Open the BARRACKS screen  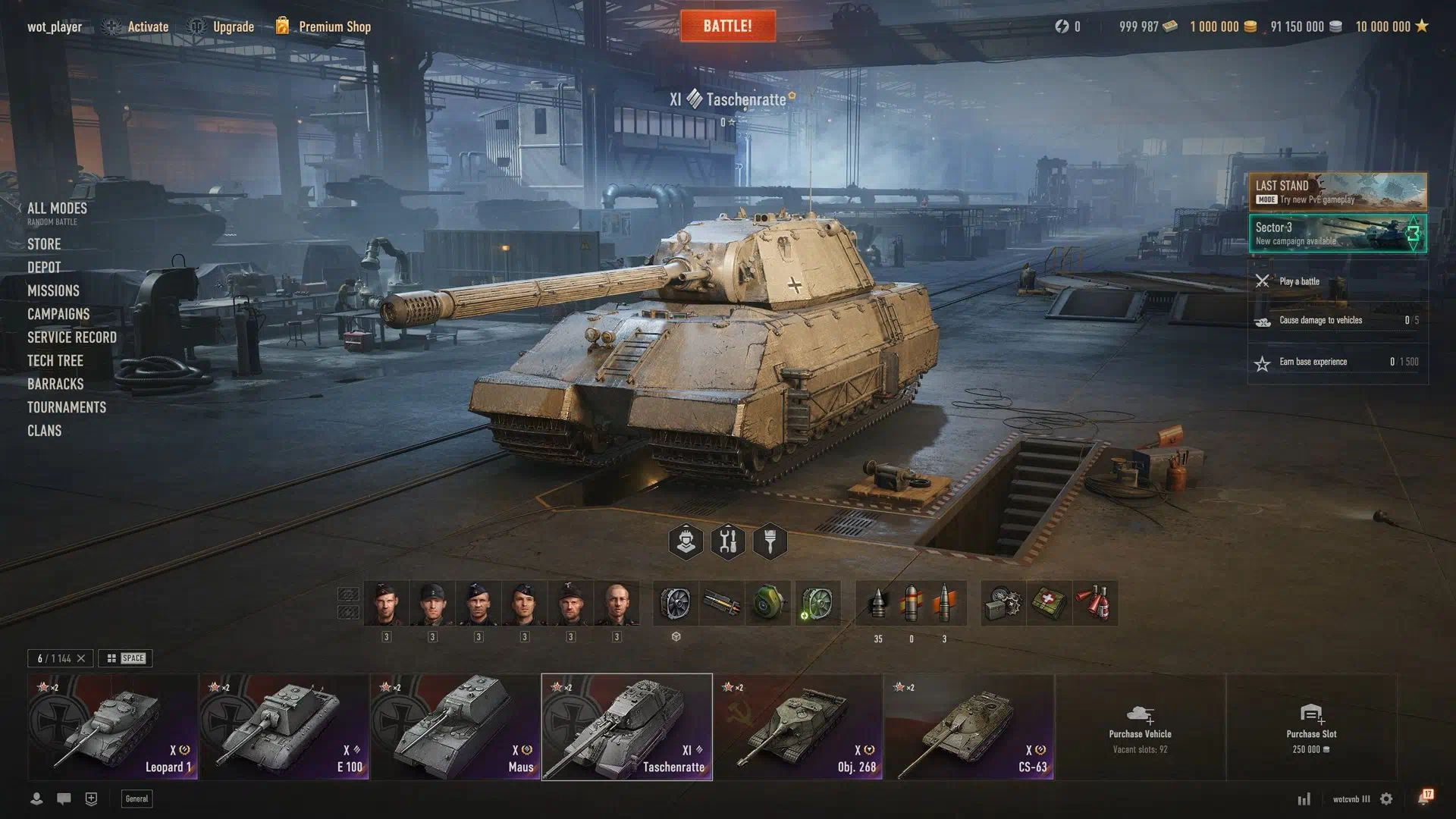click(x=55, y=384)
